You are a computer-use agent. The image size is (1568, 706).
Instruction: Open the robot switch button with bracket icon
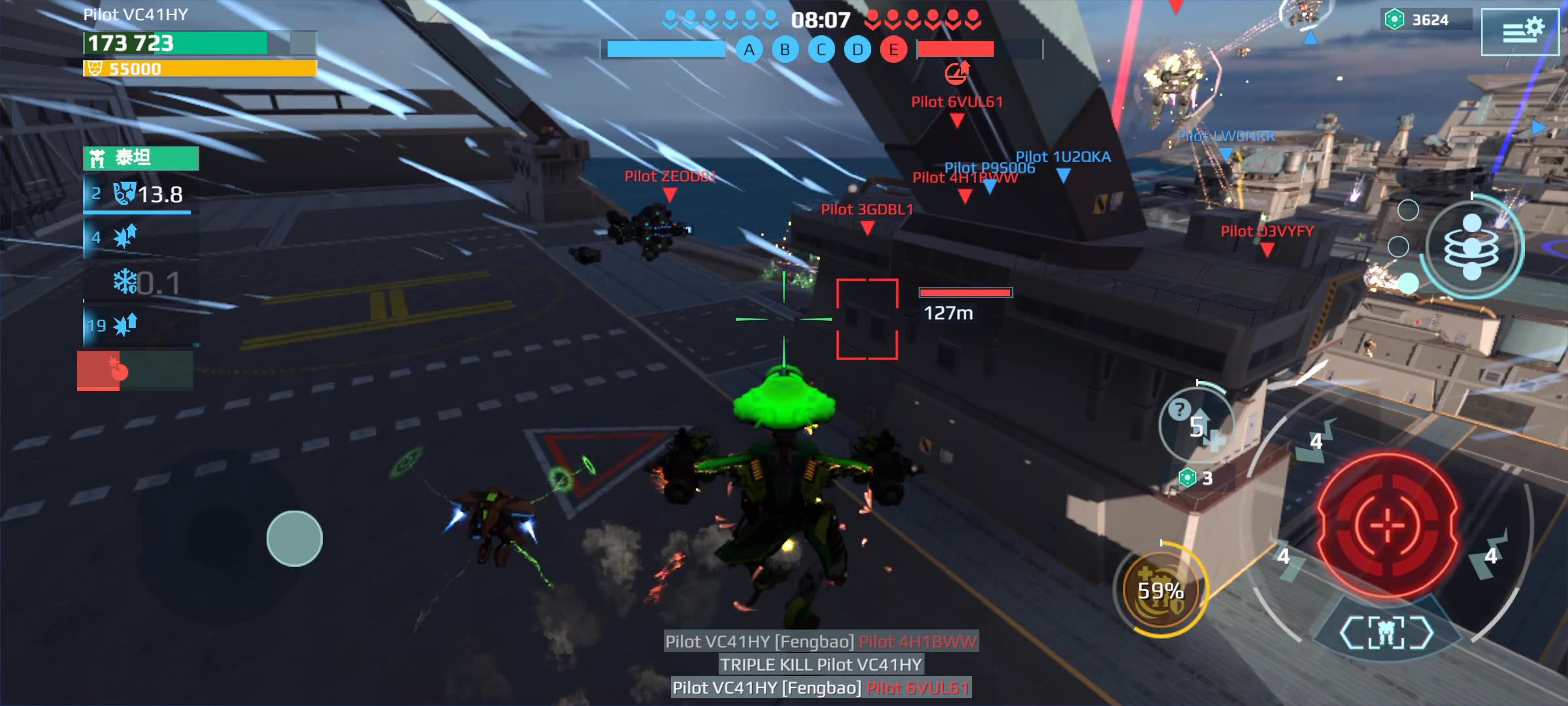1386,632
